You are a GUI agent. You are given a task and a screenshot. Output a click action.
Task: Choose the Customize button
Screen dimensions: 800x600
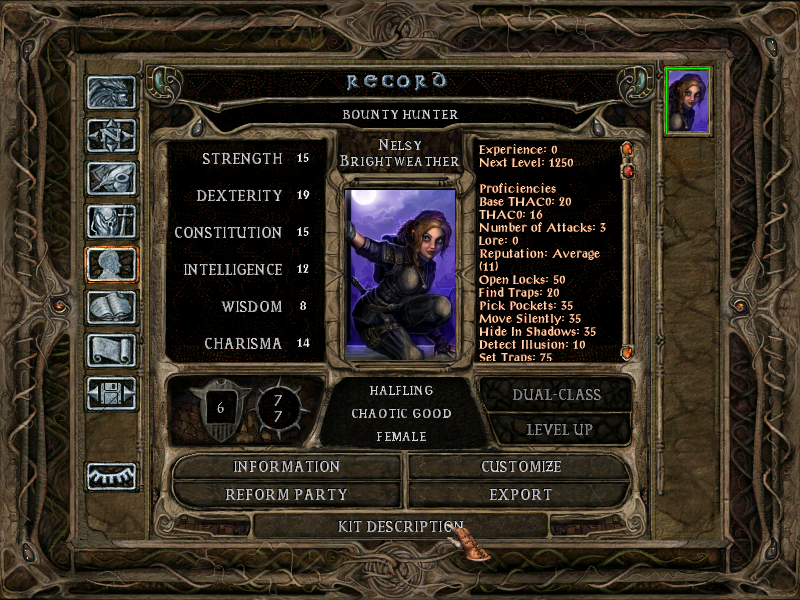[x=520, y=467]
